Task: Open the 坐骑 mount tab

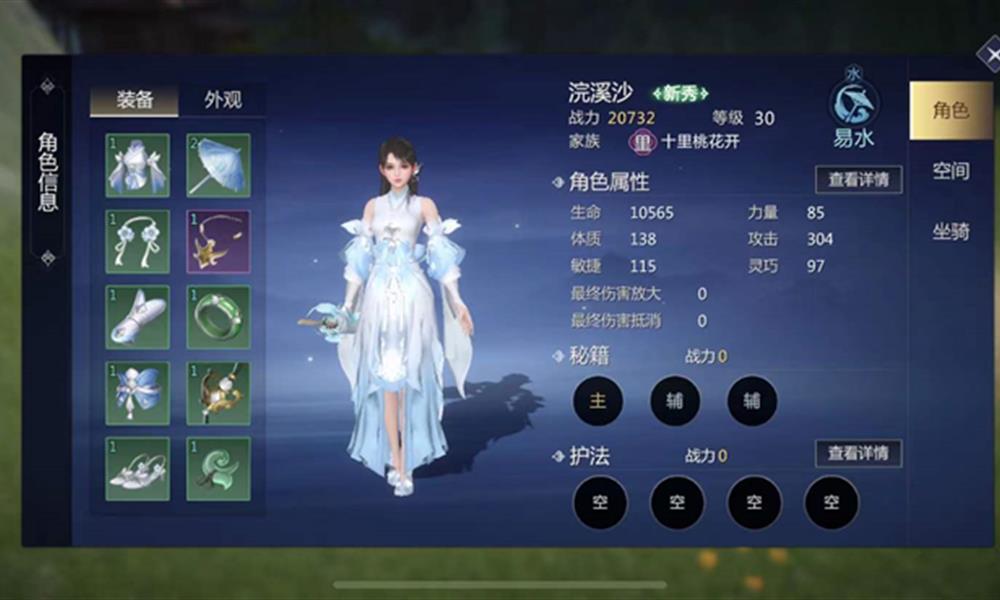Action: (950, 231)
